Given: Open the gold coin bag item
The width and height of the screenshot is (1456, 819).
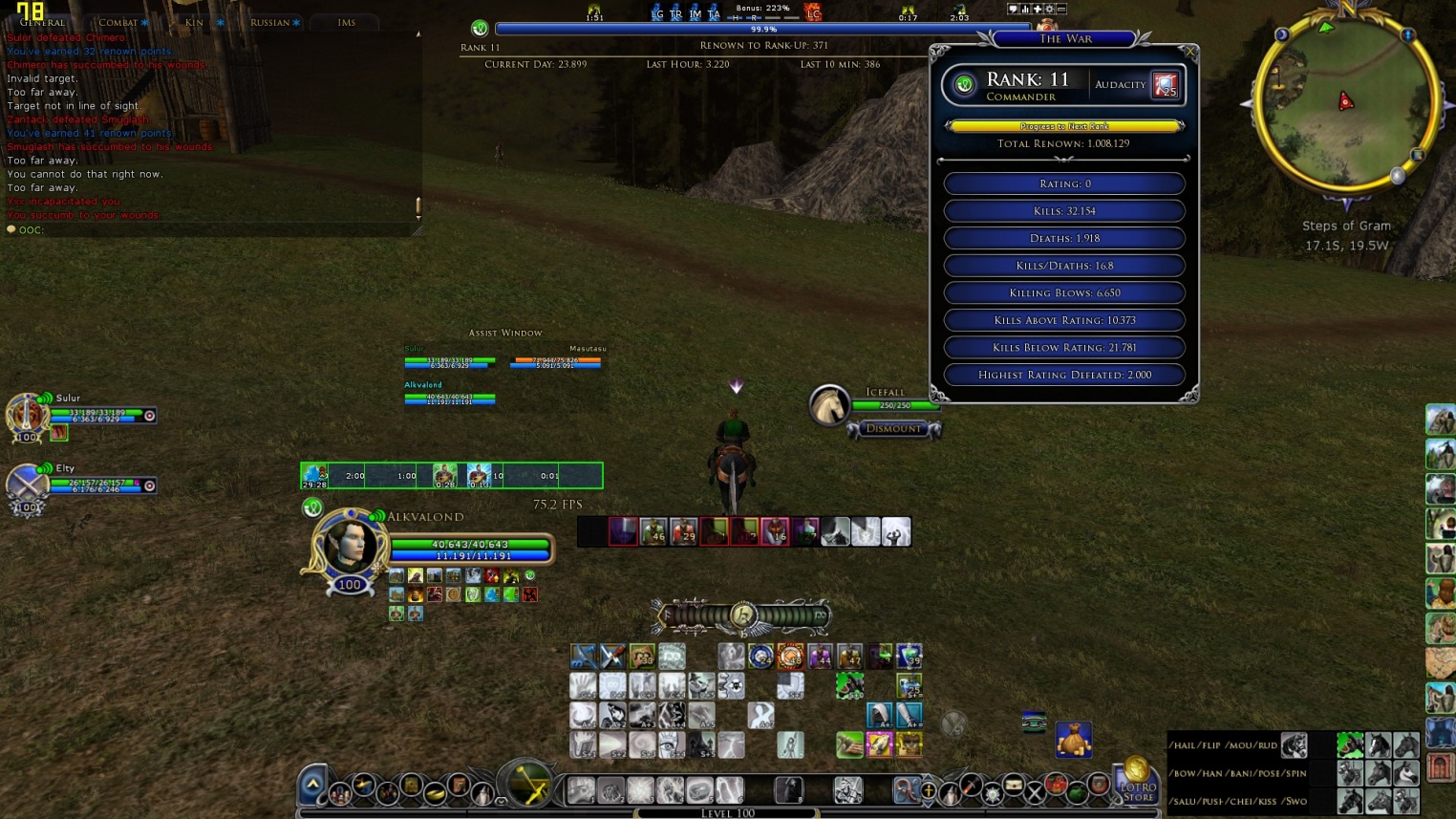Looking at the screenshot, I should pos(1073,740).
